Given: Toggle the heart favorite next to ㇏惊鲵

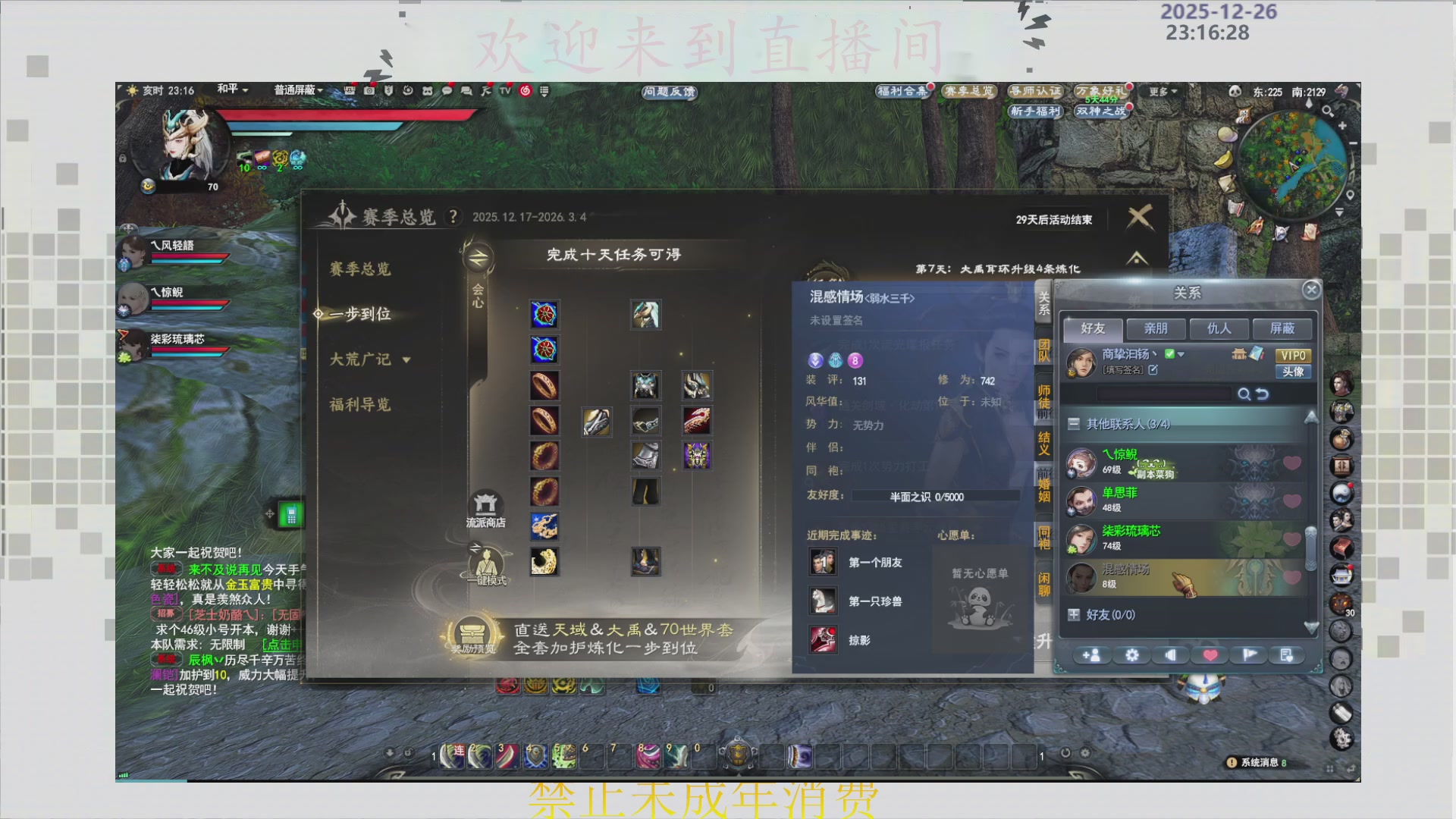Looking at the screenshot, I should click(1291, 463).
